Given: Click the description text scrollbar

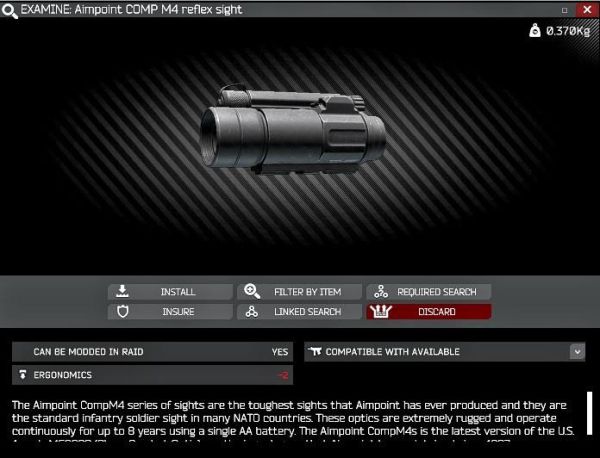Looking at the screenshot, I should pyautogui.click(x=590, y=412).
